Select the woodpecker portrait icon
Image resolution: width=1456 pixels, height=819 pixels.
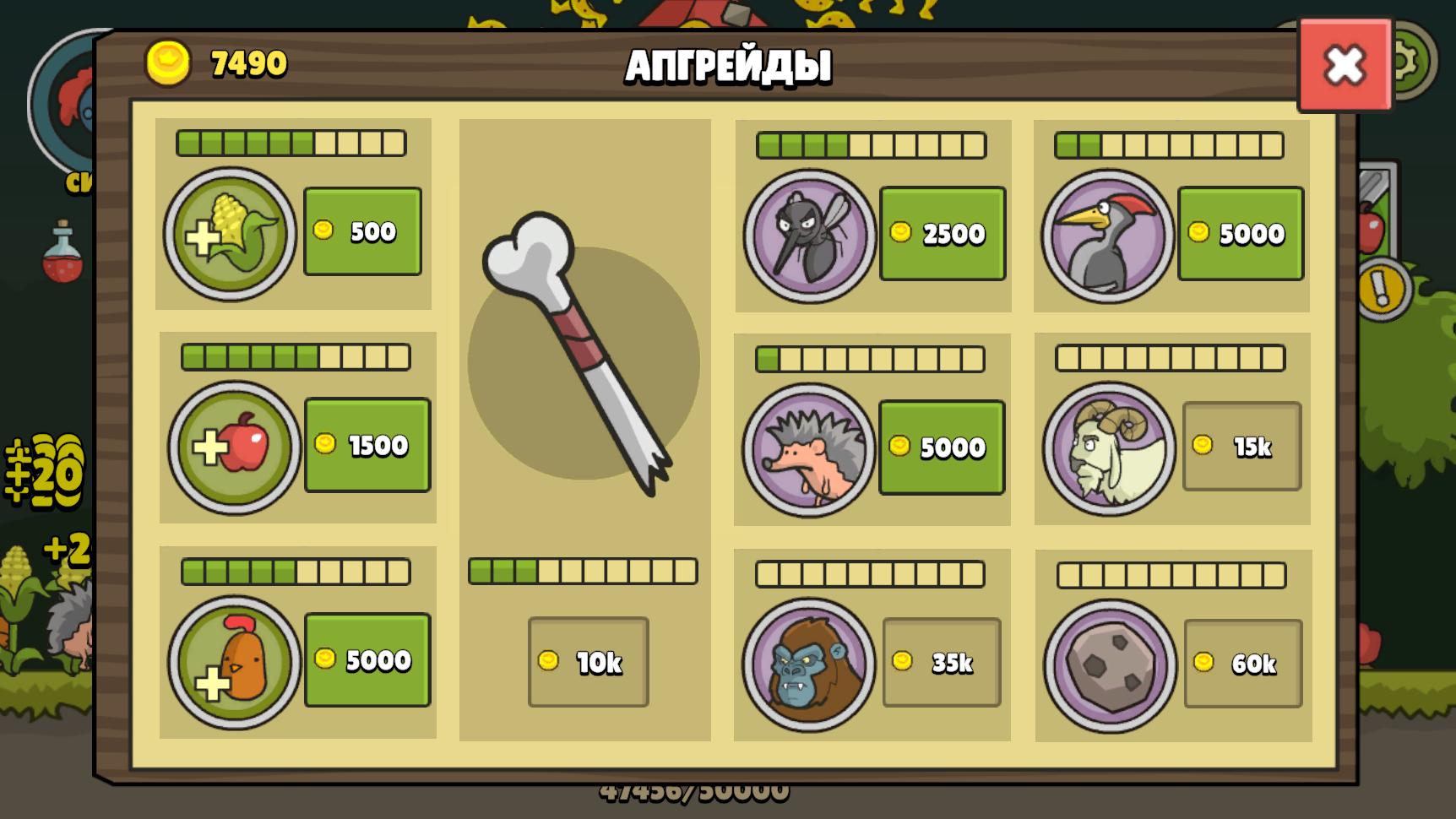point(1108,236)
